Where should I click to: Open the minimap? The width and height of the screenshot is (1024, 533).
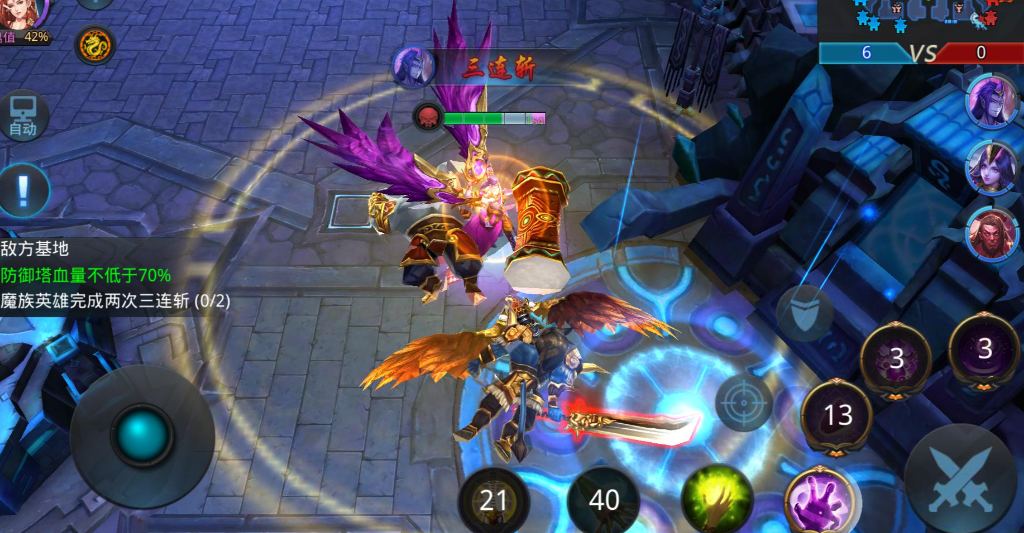coord(919,19)
